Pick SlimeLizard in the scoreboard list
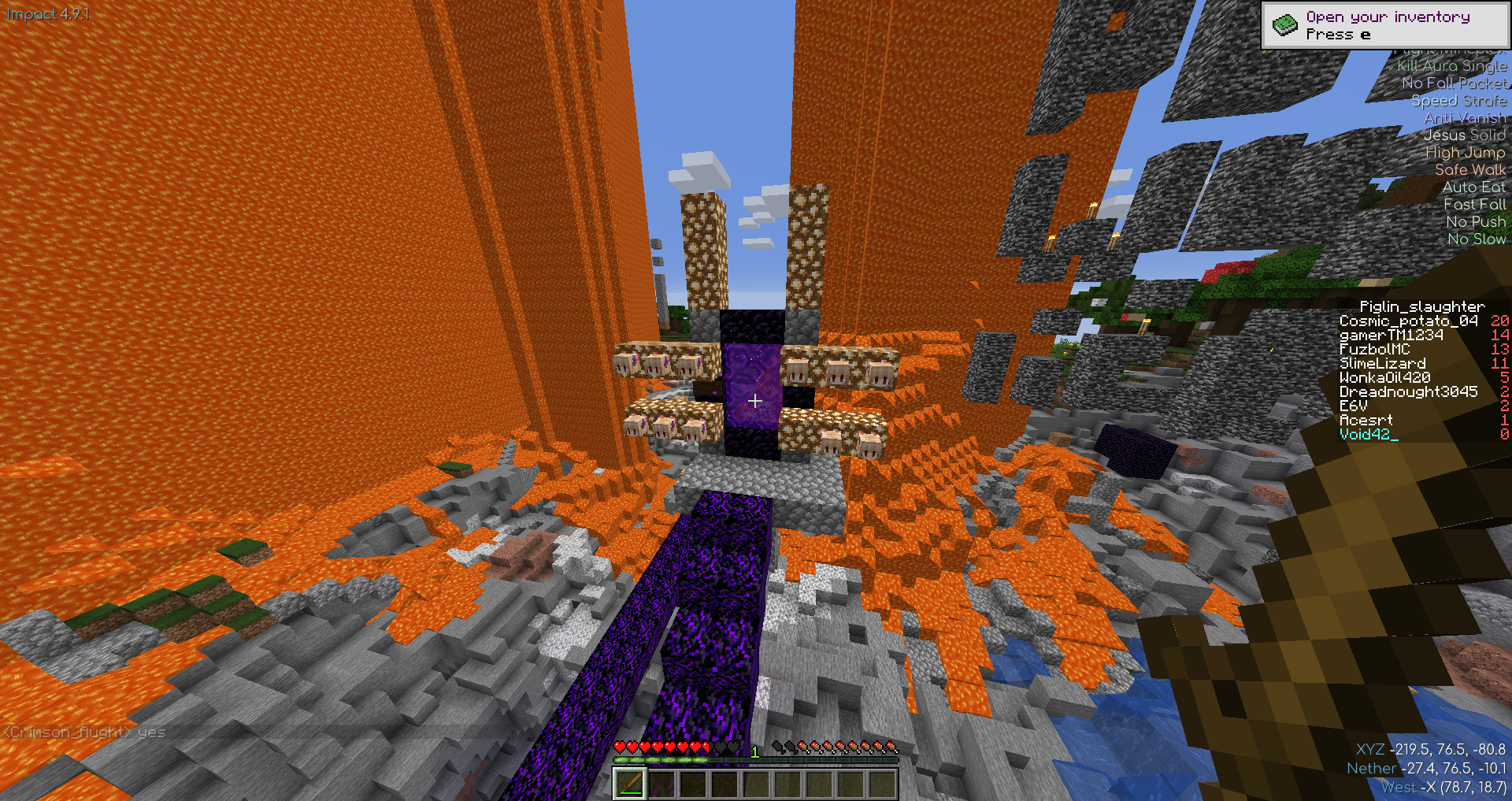Viewport: 1512px width, 801px height. coord(1383,364)
